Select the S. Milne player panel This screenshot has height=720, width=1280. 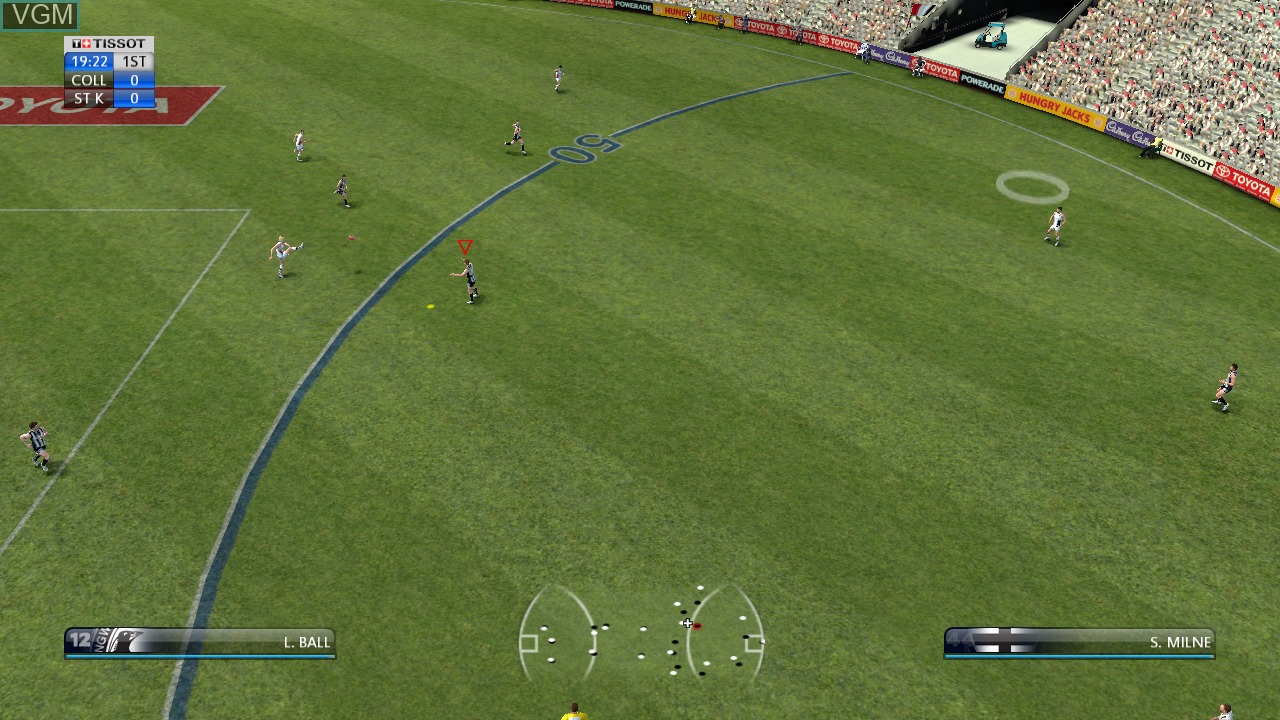1079,642
